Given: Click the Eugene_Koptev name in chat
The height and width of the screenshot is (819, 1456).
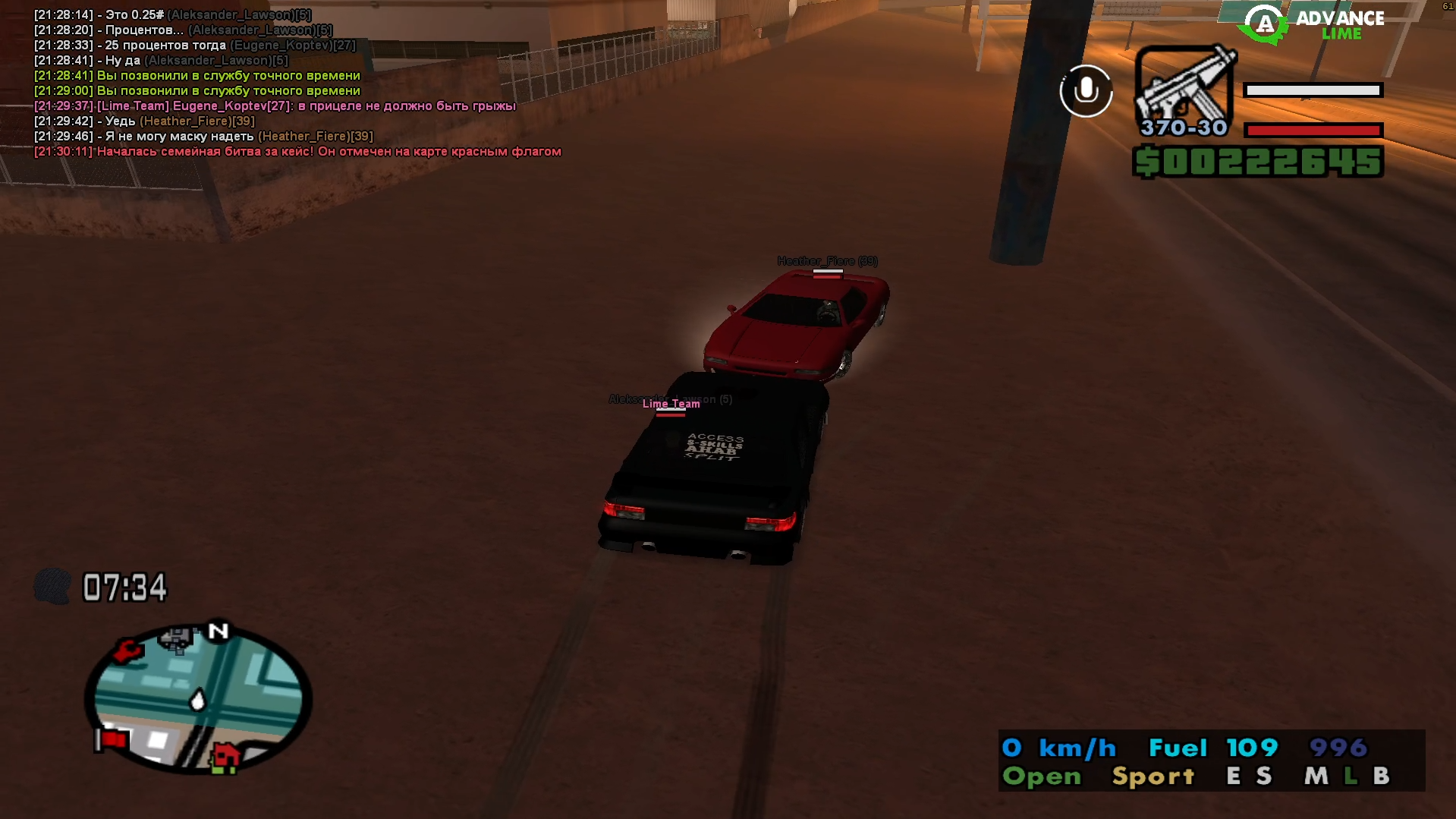Looking at the screenshot, I should point(281,45).
